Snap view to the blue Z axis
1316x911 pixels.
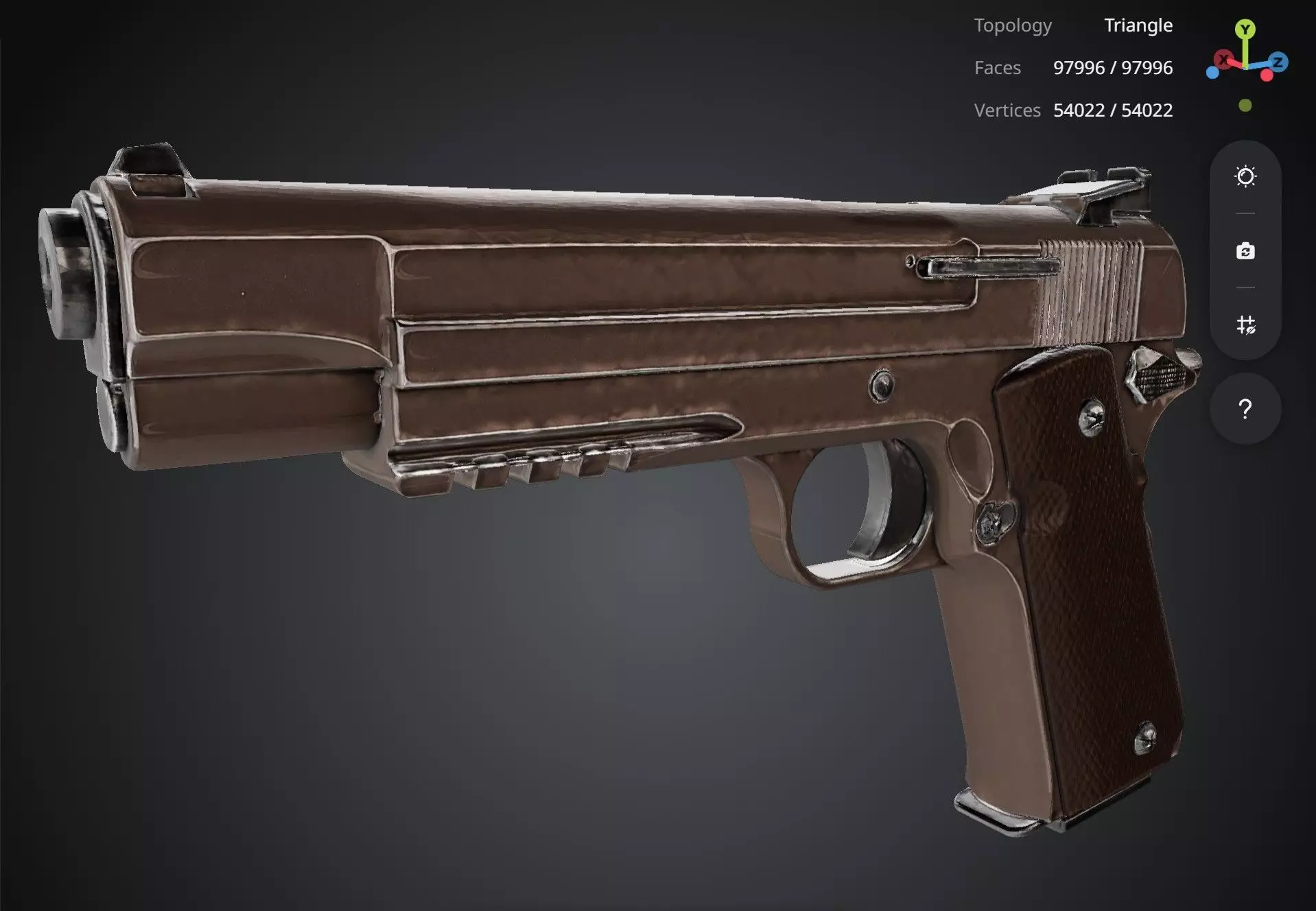click(x=1278, y=62)
